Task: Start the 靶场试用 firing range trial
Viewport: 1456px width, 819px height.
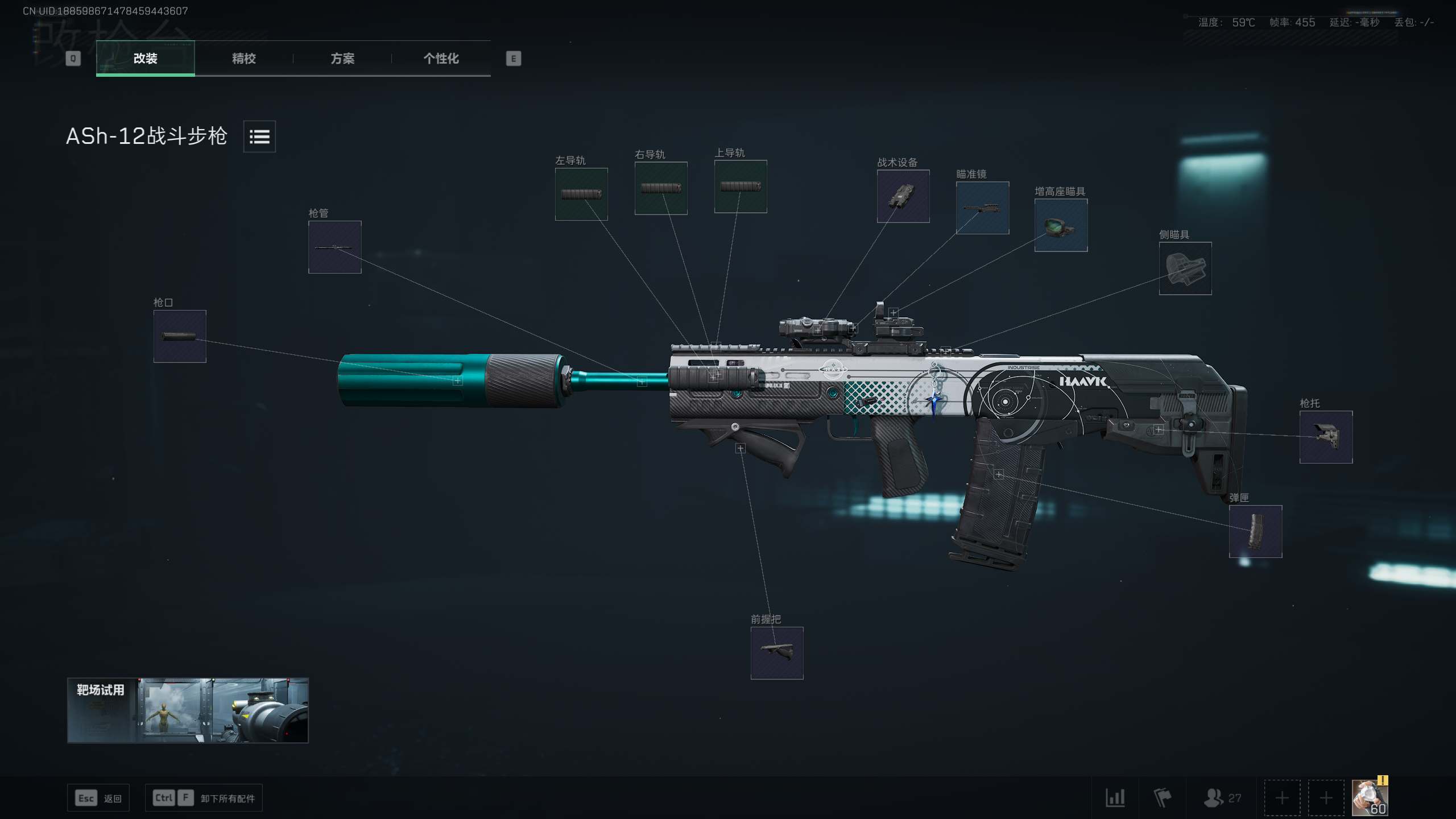Action: [188, 710]
